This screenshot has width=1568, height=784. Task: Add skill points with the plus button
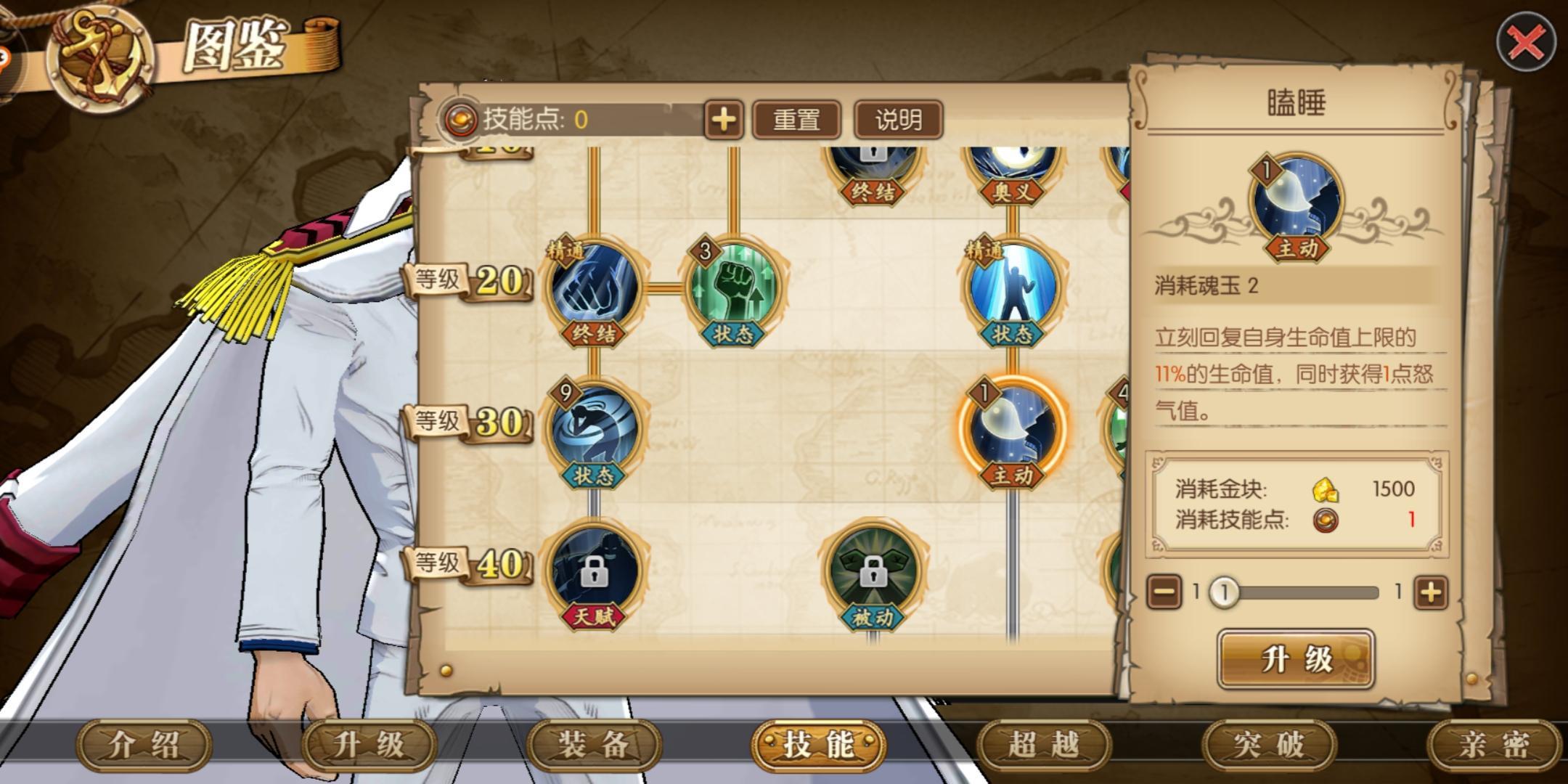(x=723, y=120)
